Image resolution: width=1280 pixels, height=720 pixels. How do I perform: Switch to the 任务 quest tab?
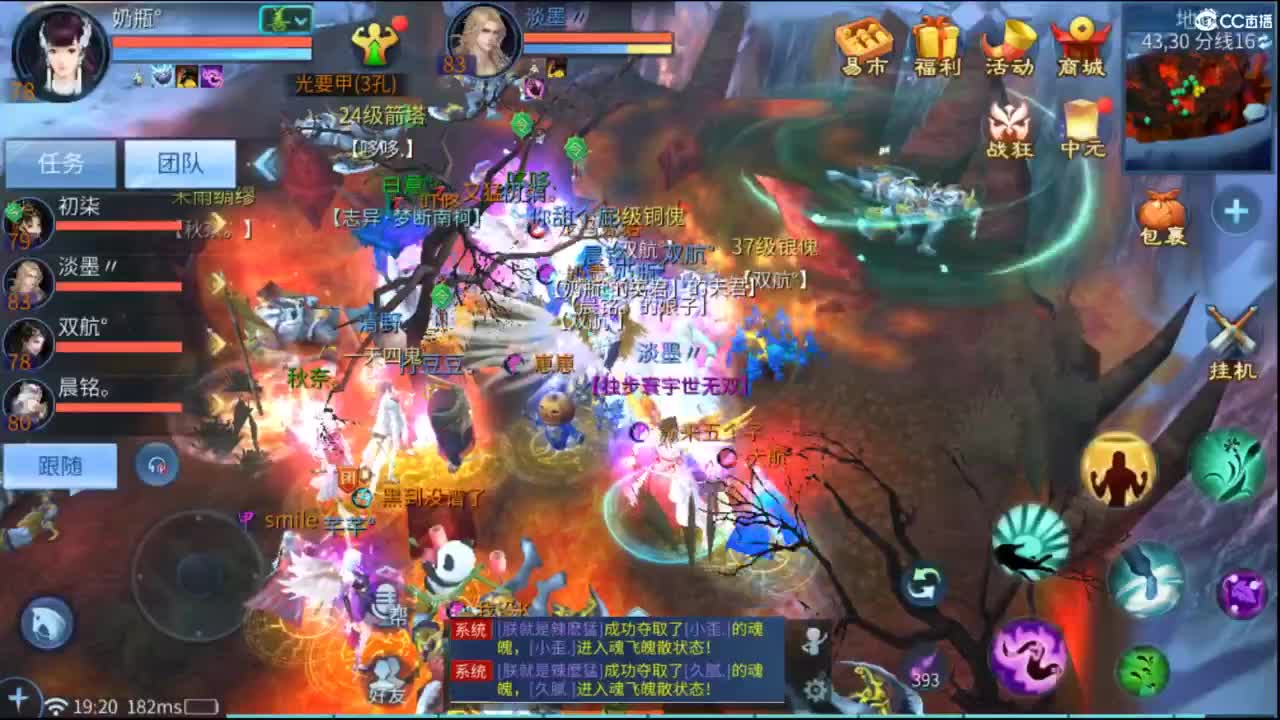pos(60,163)
